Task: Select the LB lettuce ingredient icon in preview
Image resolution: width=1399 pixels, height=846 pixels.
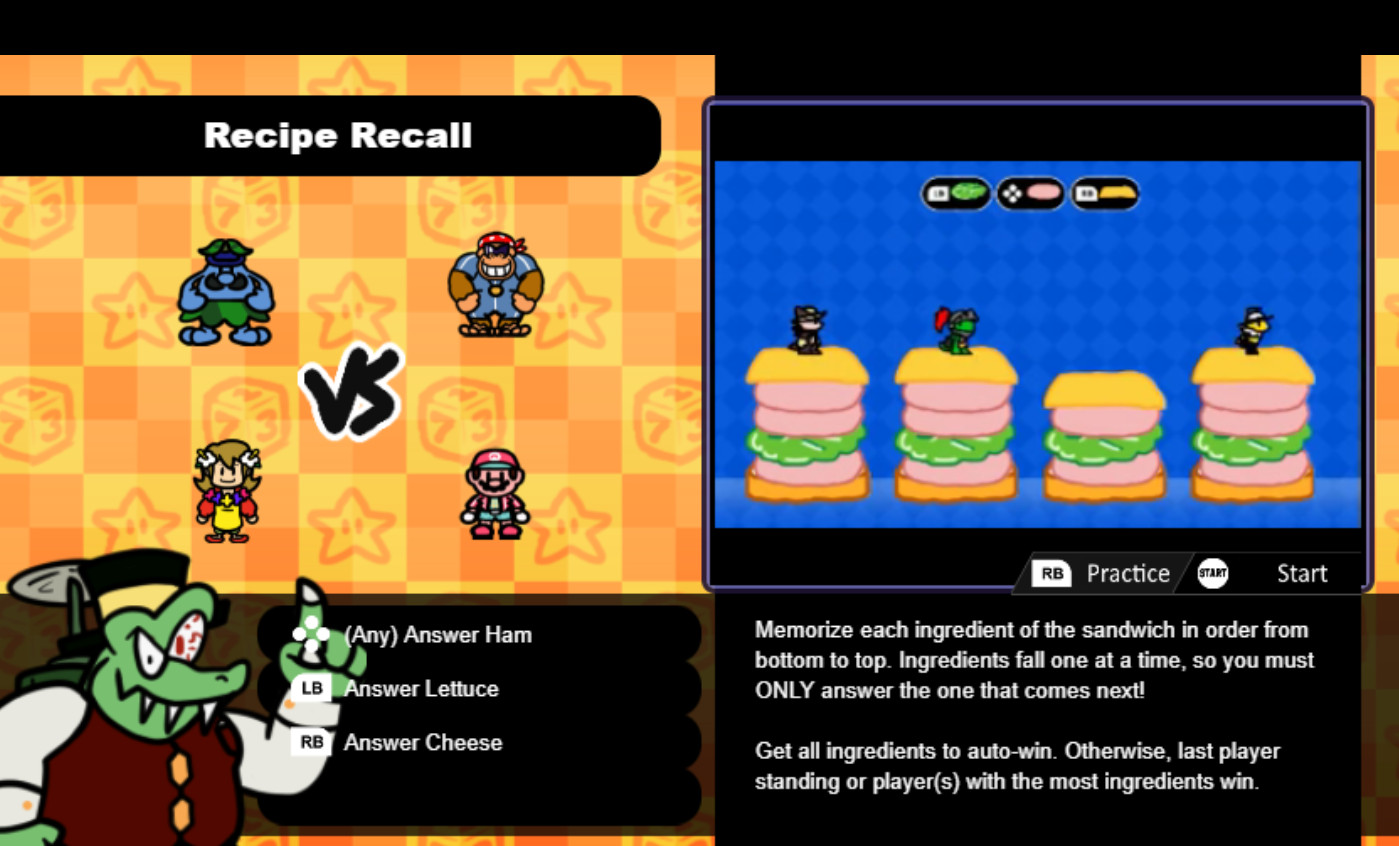Action: click(x=955, y=193)
